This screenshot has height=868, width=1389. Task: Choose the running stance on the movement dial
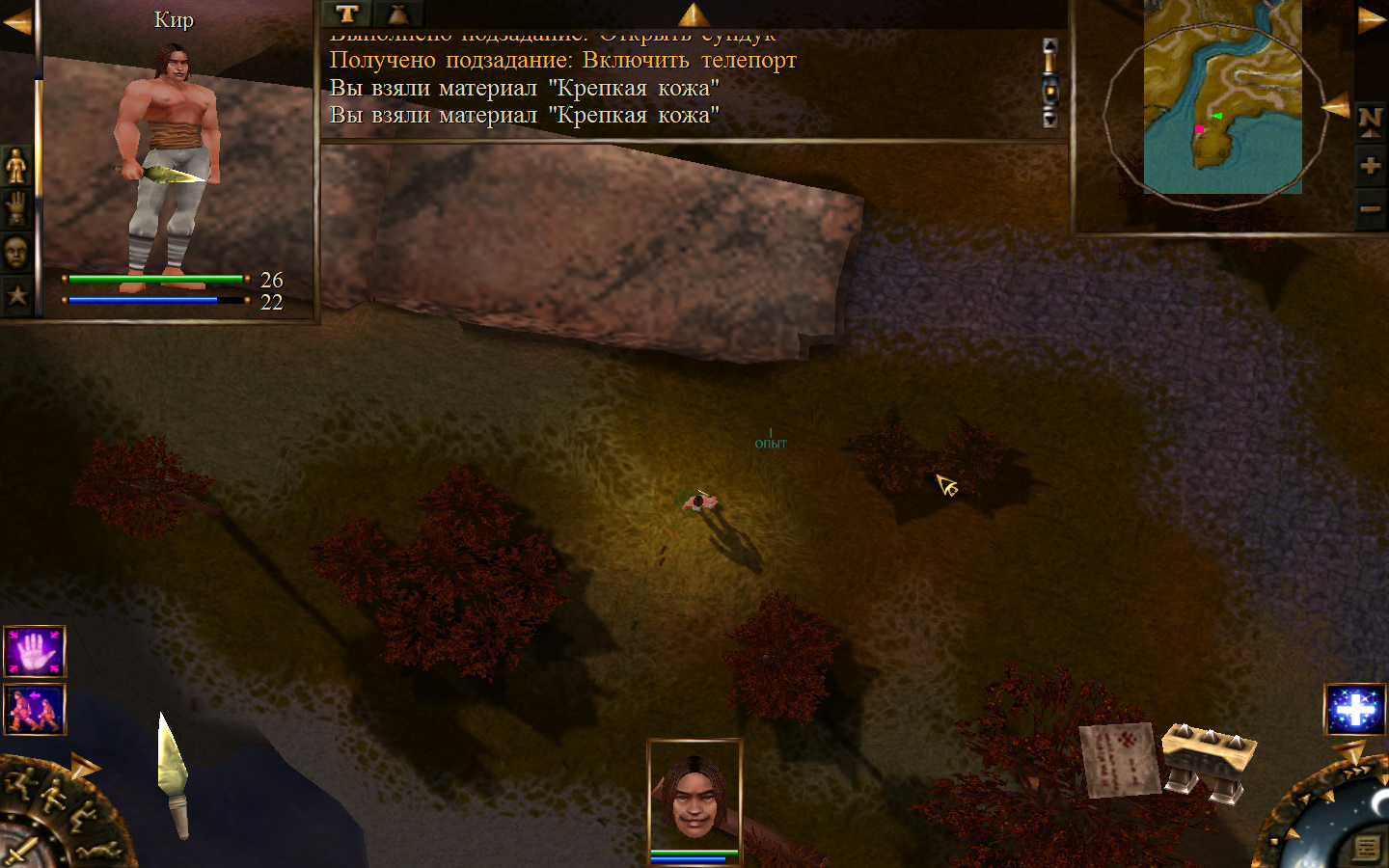coord(21,781)
